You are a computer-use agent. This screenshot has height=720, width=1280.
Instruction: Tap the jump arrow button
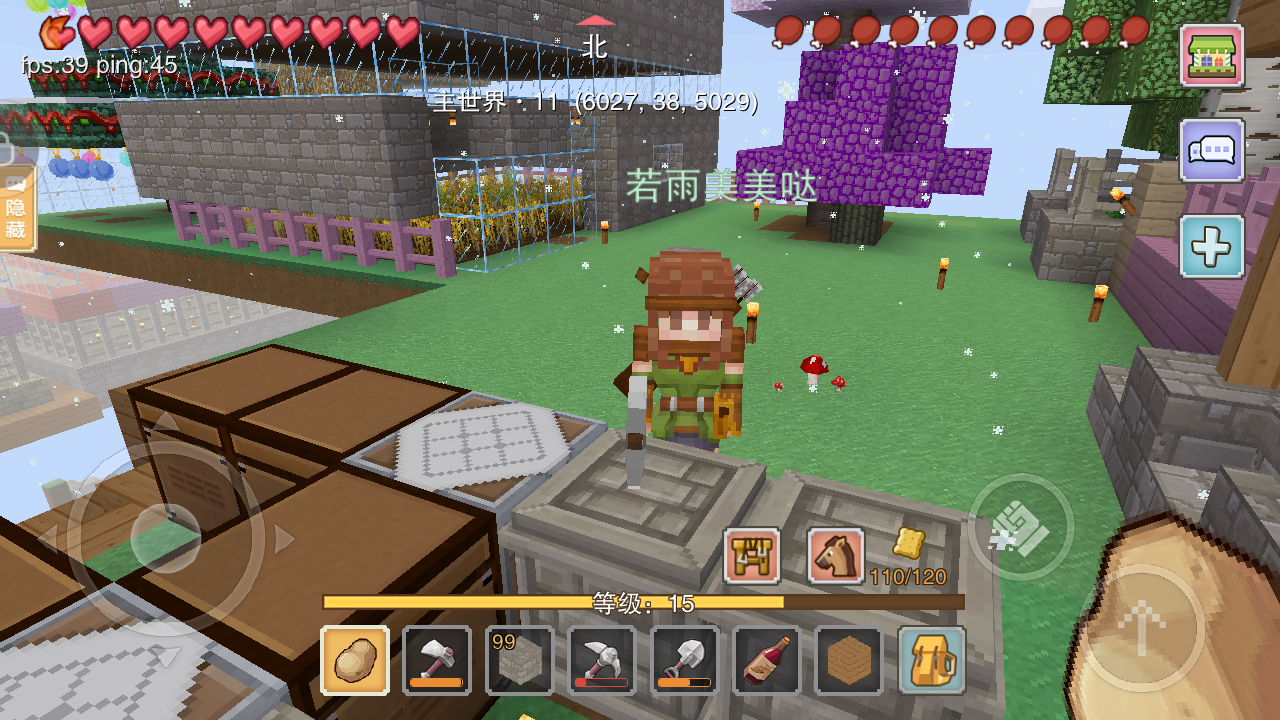click(x=1139, y=628)
